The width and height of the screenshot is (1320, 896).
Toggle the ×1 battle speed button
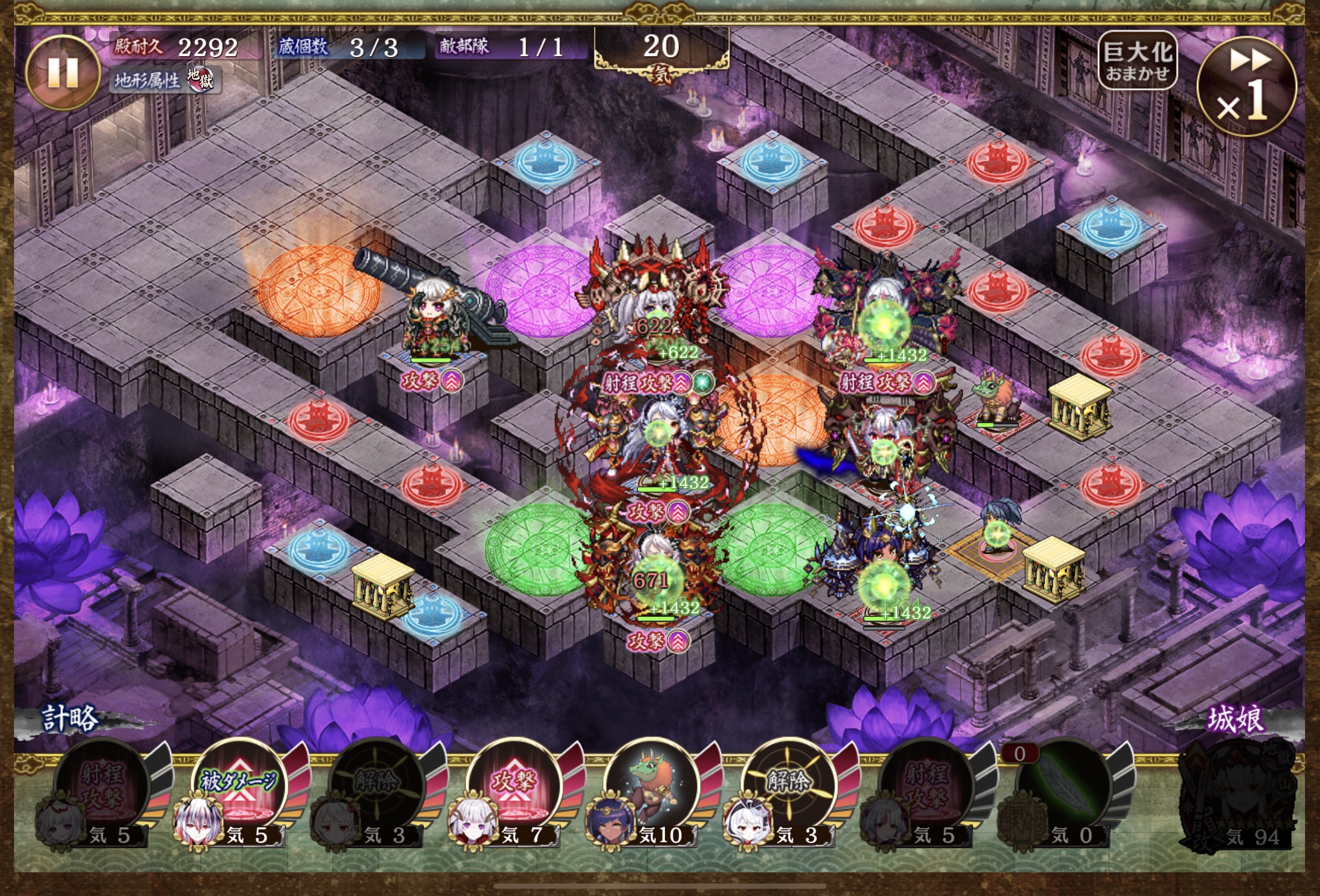(1246, 87)
